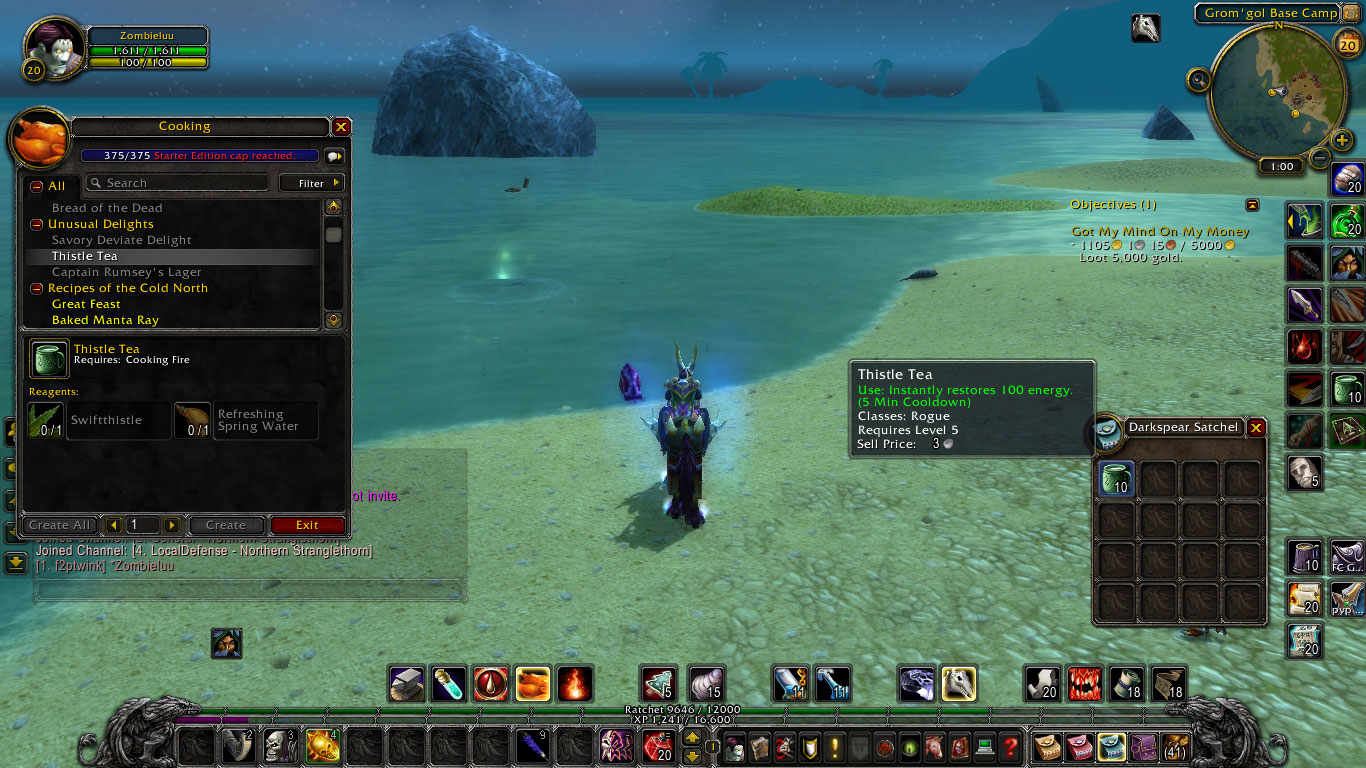Image resolution: width=1366 pixels, height=768 pixels.
Task: Open the recipe Filter dropdown
Action: pyautogui.click(x=311, y=183)
